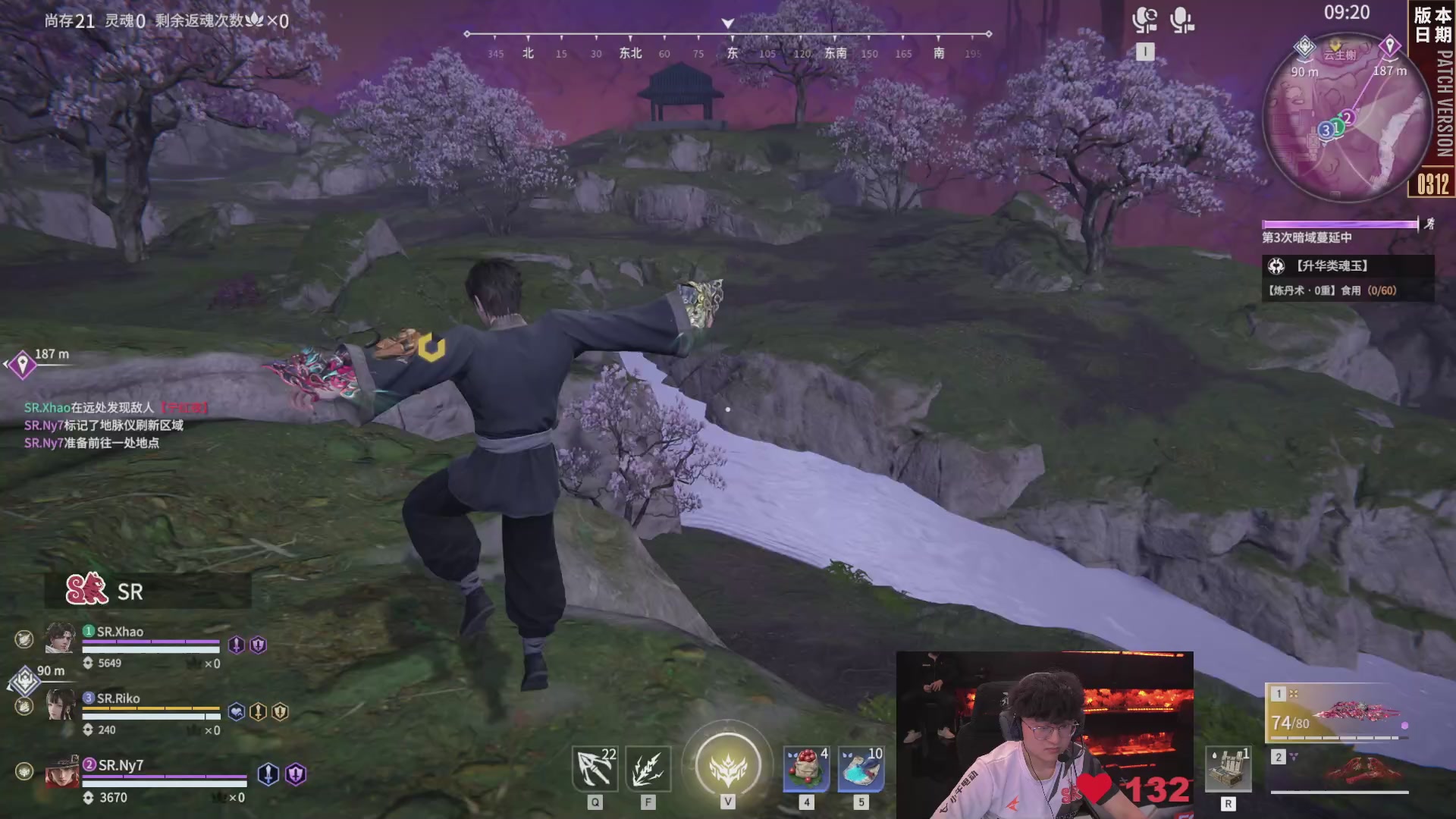Toggle the microphone icon
Image resolution: width=1456 pixels, height=819 pixels.
1181,20
